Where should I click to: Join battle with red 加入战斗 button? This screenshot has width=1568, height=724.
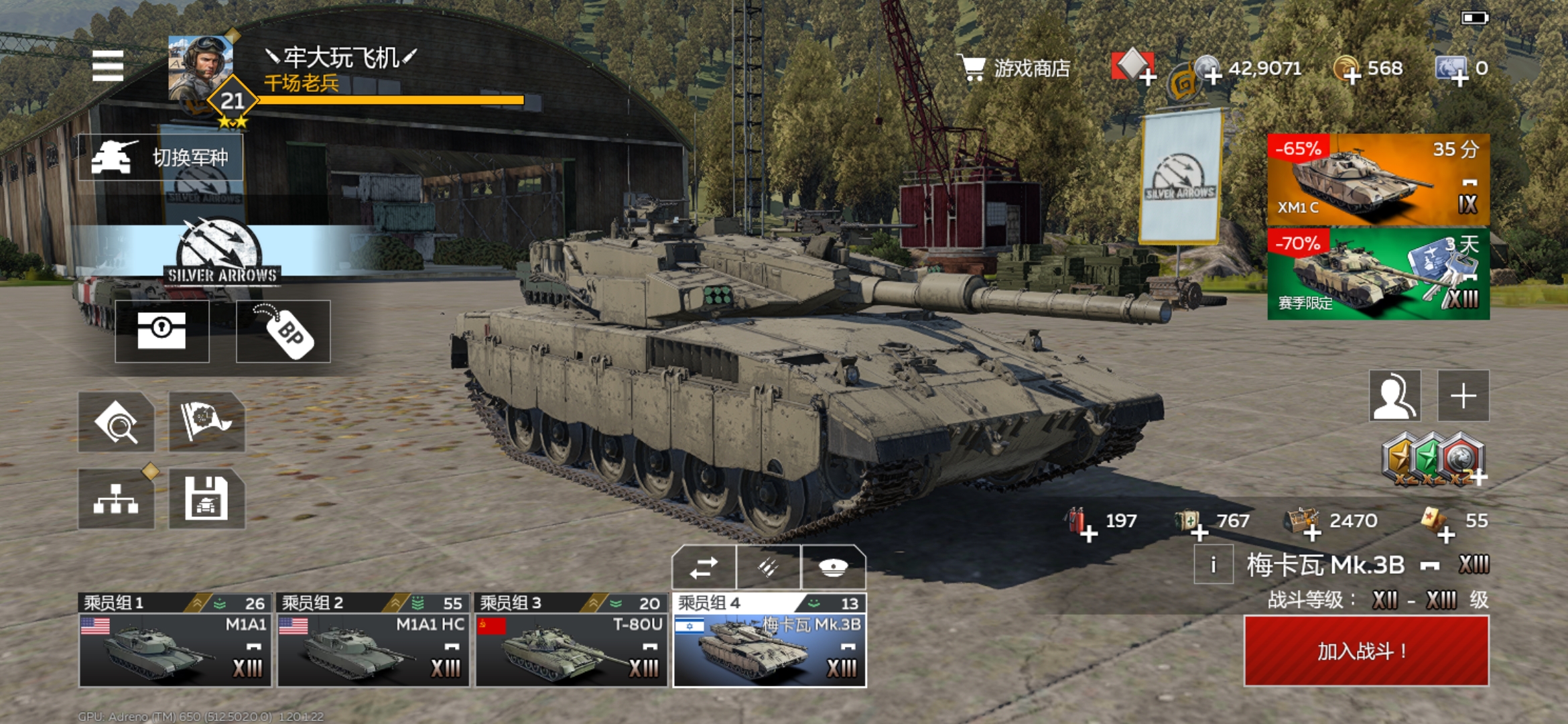tap(1366, 651)
